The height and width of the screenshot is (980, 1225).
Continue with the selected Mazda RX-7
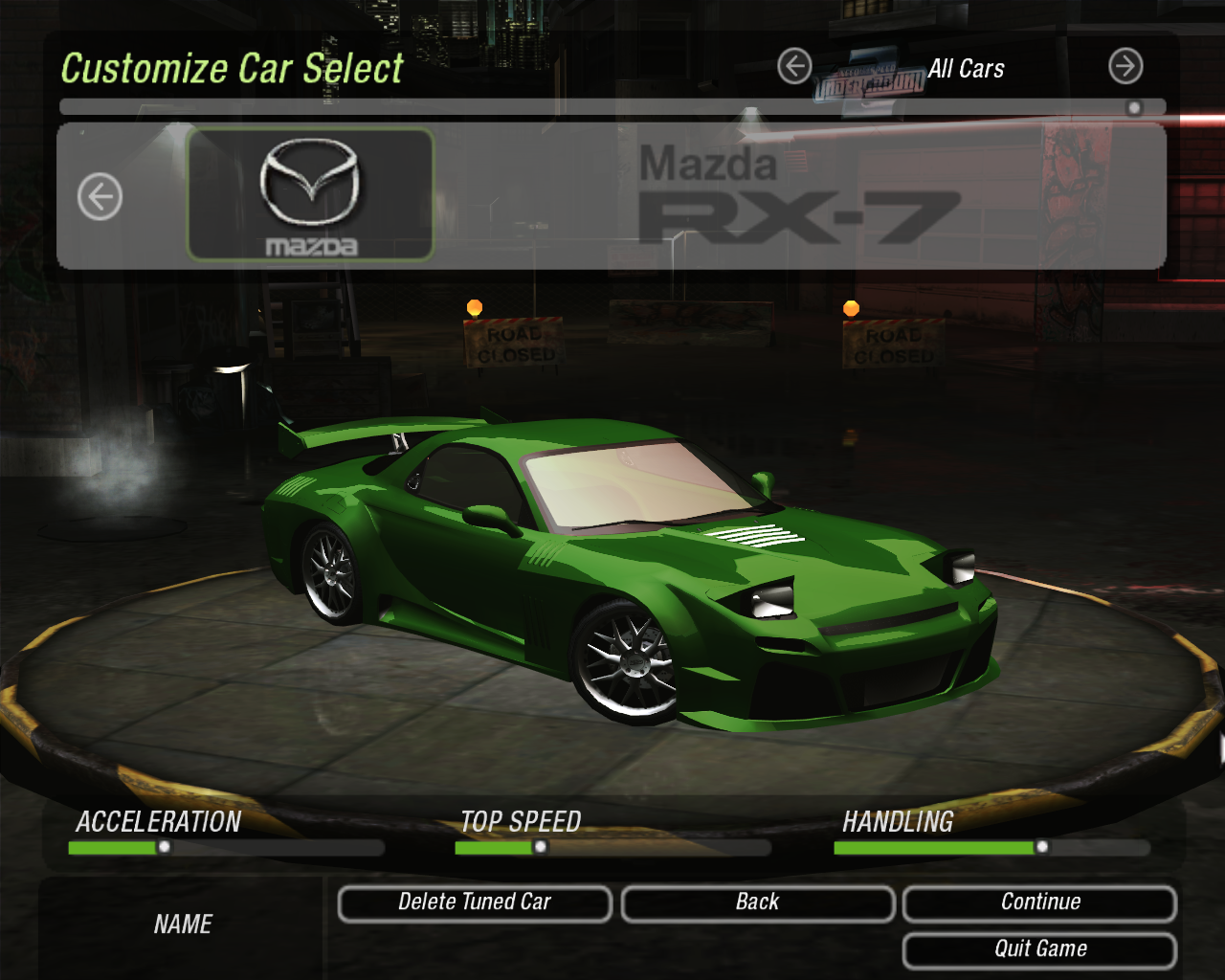[1039, 903]
